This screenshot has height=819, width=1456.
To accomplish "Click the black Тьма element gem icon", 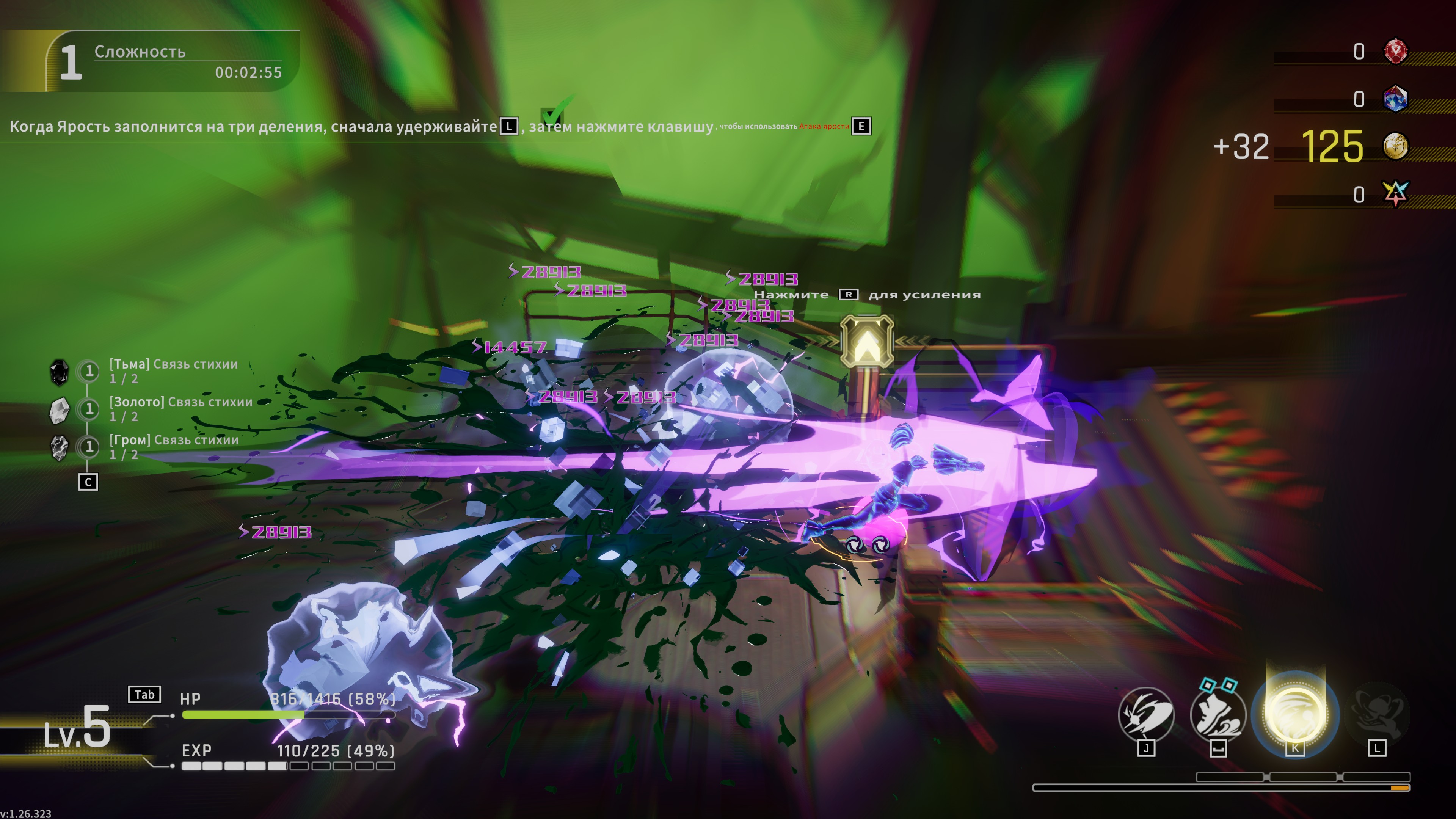I will click(x=60, y=372).
